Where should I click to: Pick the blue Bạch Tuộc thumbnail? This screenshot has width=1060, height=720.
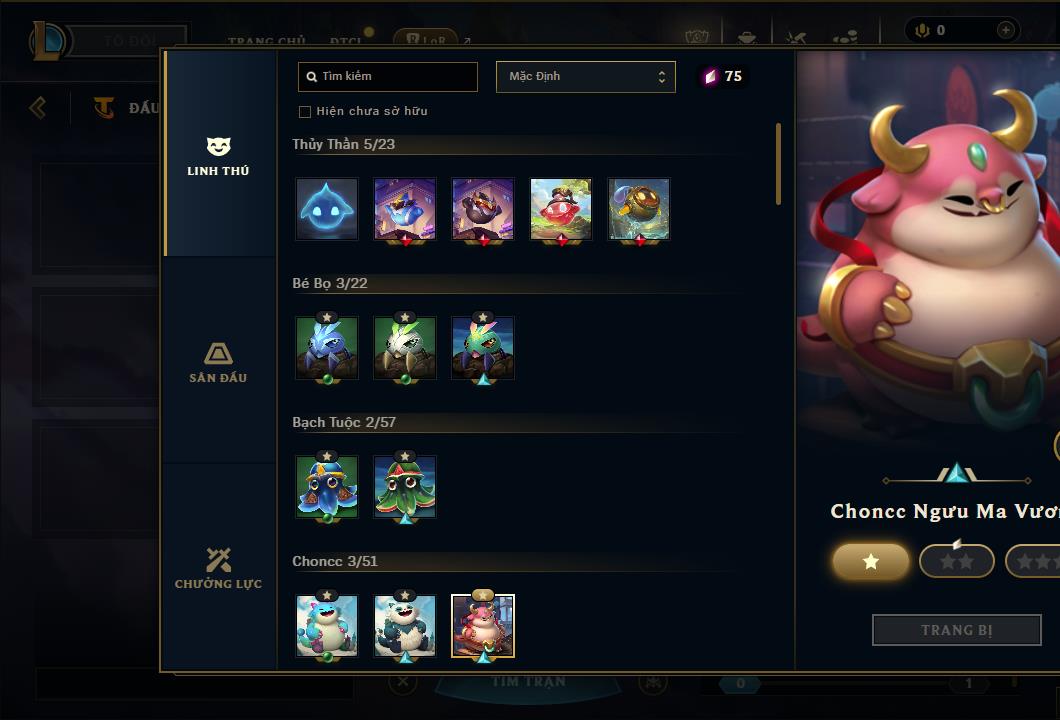pos(327,487)
